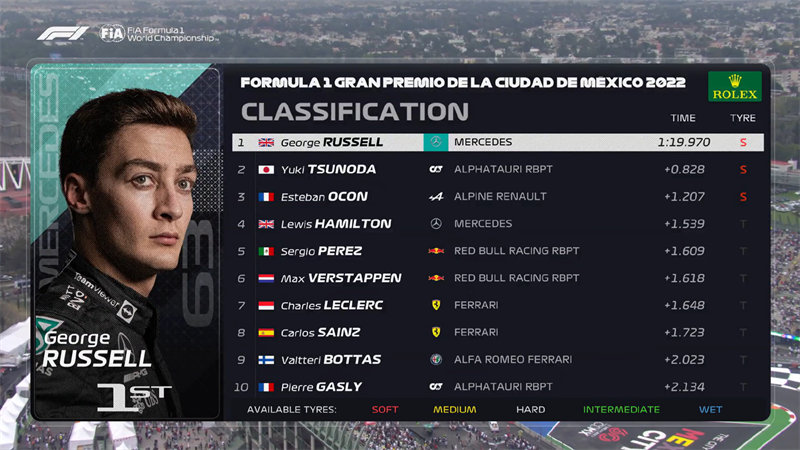Select Charles Leclerc's row
Screen dimensions: 800x450
[x=497, y=305]
